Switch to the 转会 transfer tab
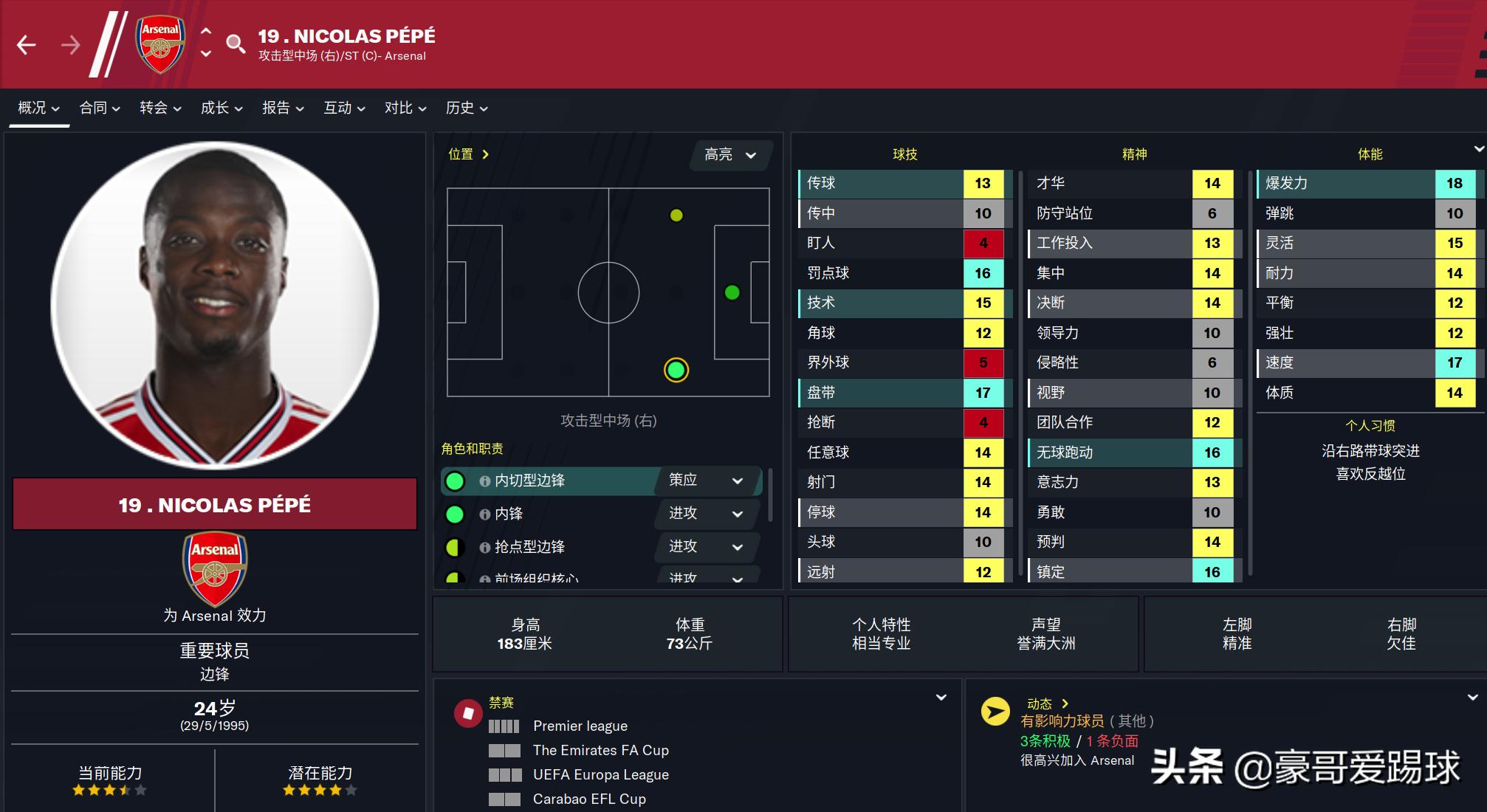The image size is (1487, 812). (160, 108)
